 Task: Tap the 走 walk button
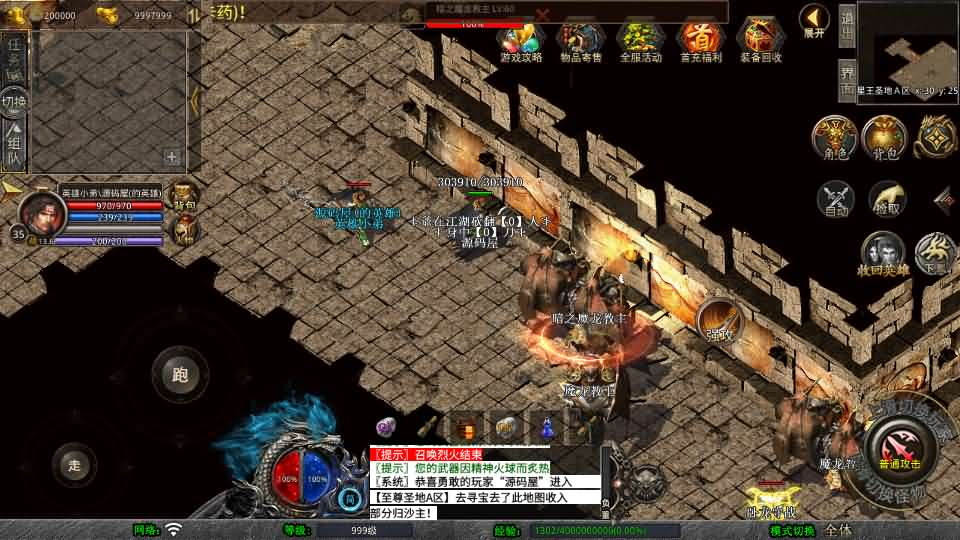click(x=75, y=464)
